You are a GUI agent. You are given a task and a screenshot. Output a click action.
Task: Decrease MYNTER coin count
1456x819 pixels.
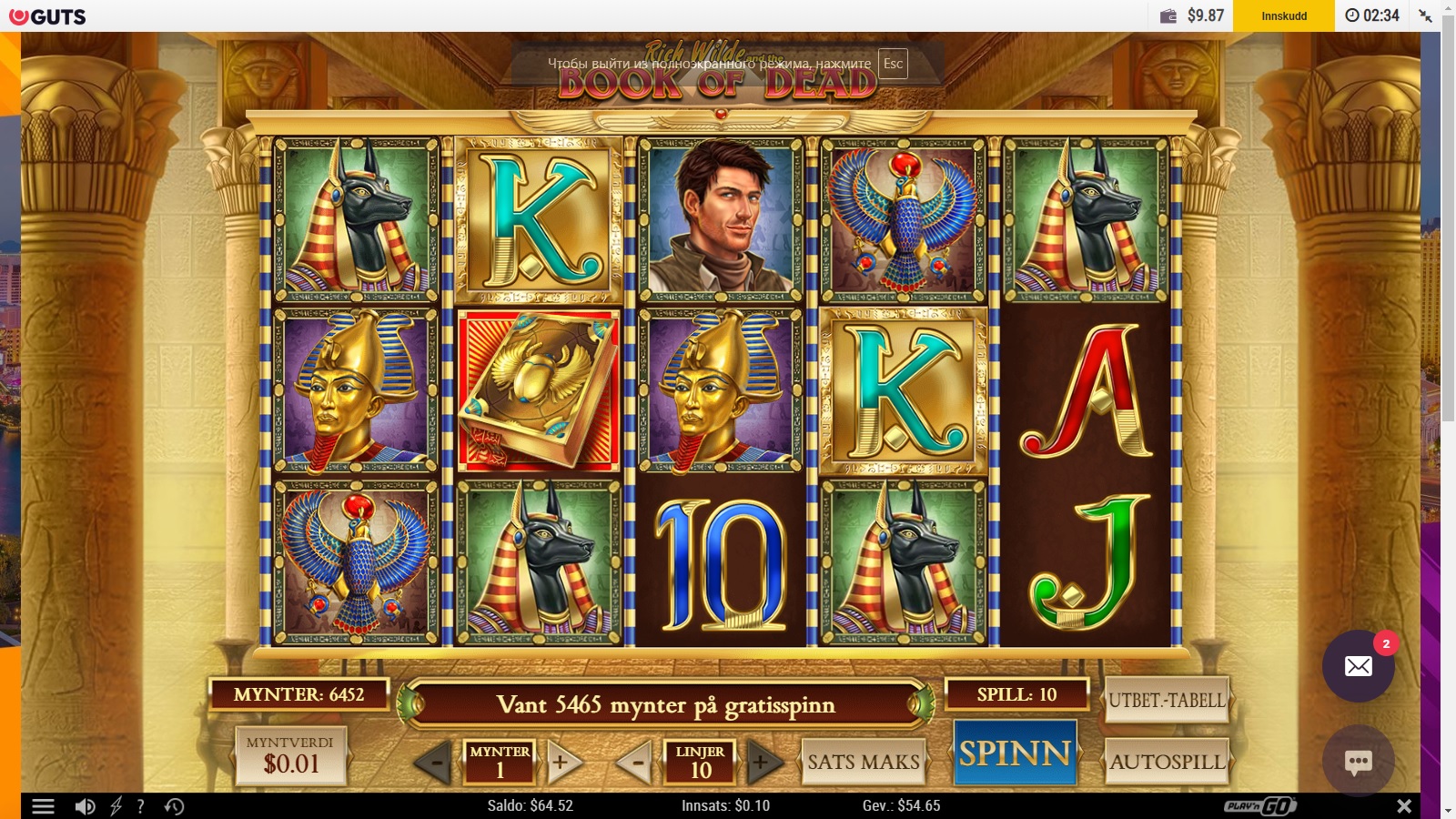pos(434,763)
